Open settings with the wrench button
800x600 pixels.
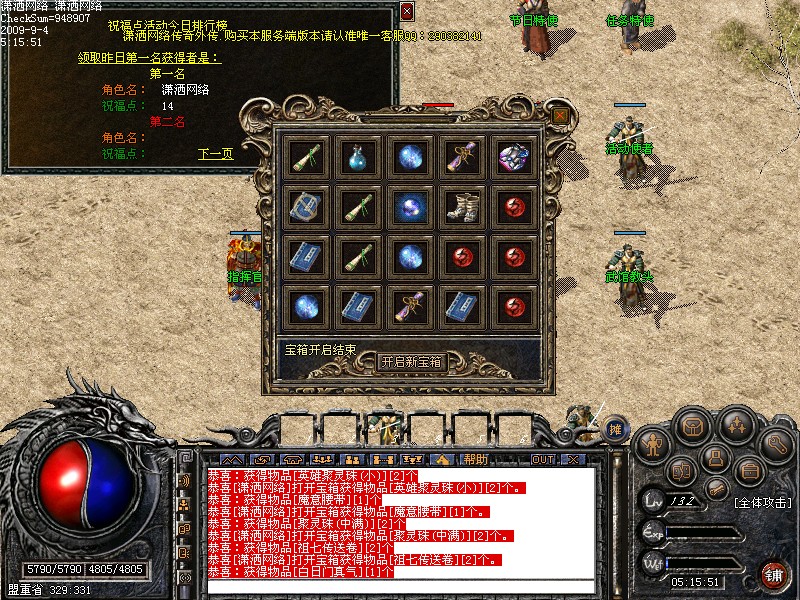click(776, 444)
